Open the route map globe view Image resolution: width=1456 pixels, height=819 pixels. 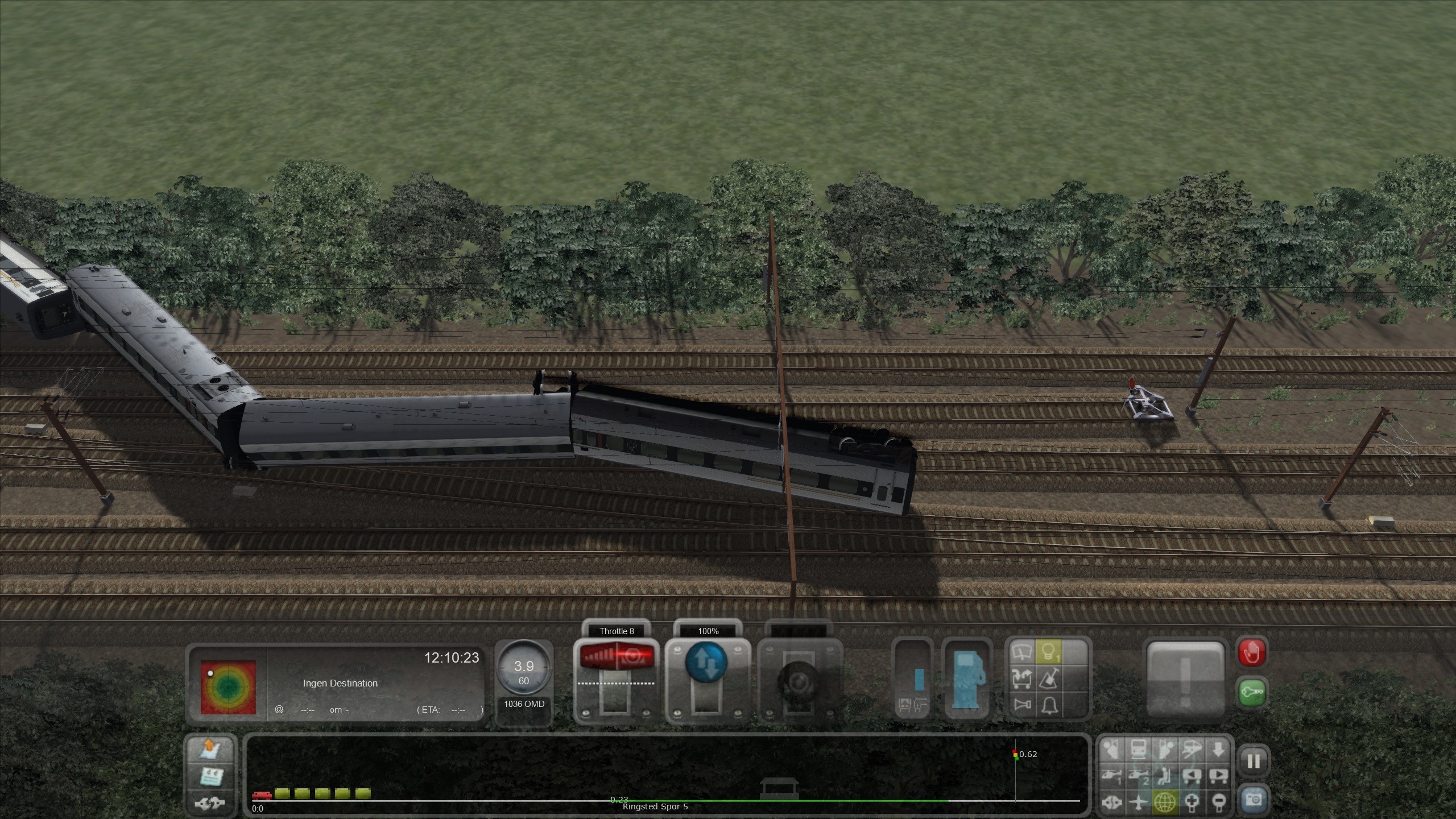pos(1165,802)
